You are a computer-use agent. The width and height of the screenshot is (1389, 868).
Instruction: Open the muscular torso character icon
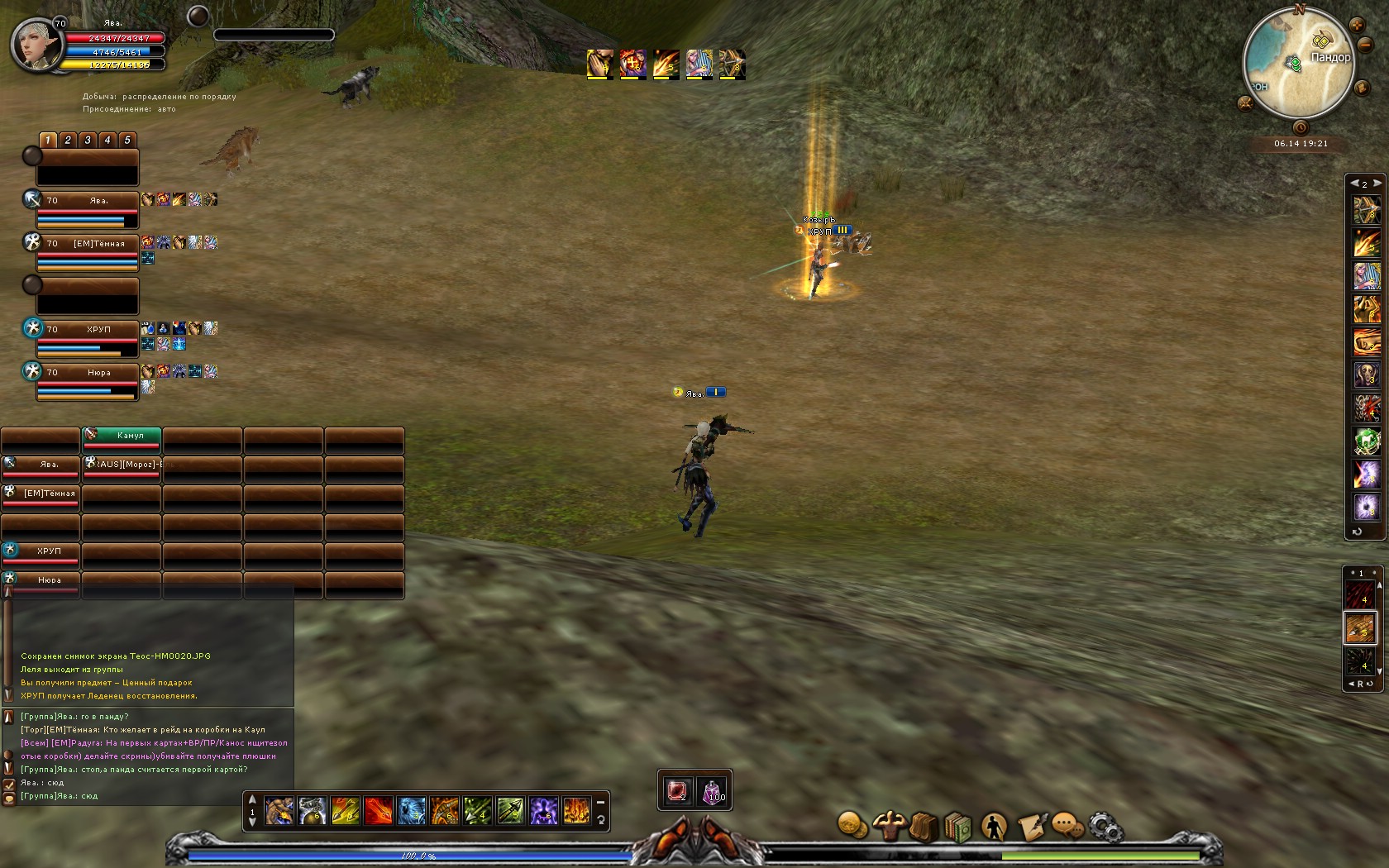[x=889, y=825]
